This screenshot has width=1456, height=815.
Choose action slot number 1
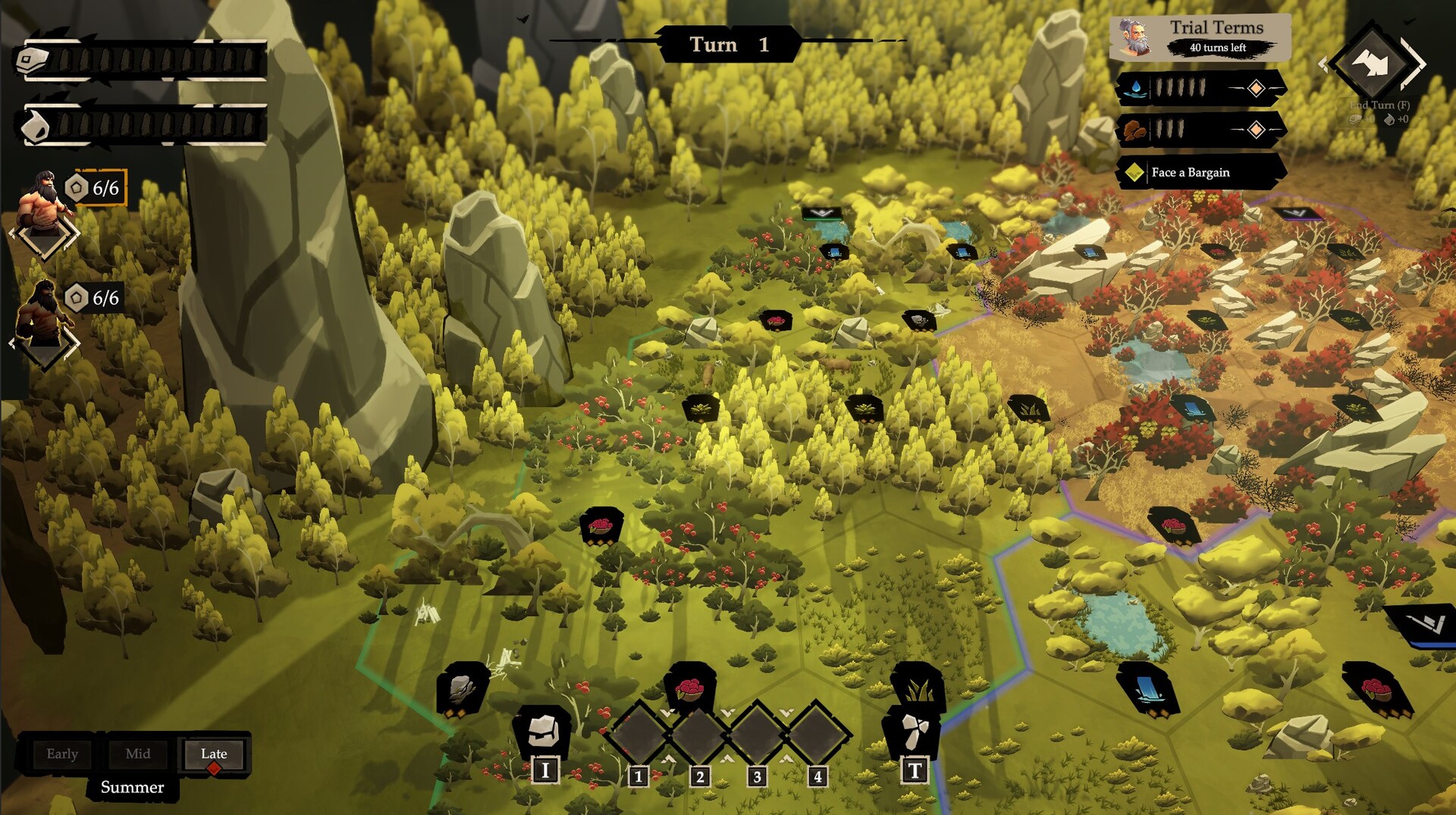click(x=639, y=734)
